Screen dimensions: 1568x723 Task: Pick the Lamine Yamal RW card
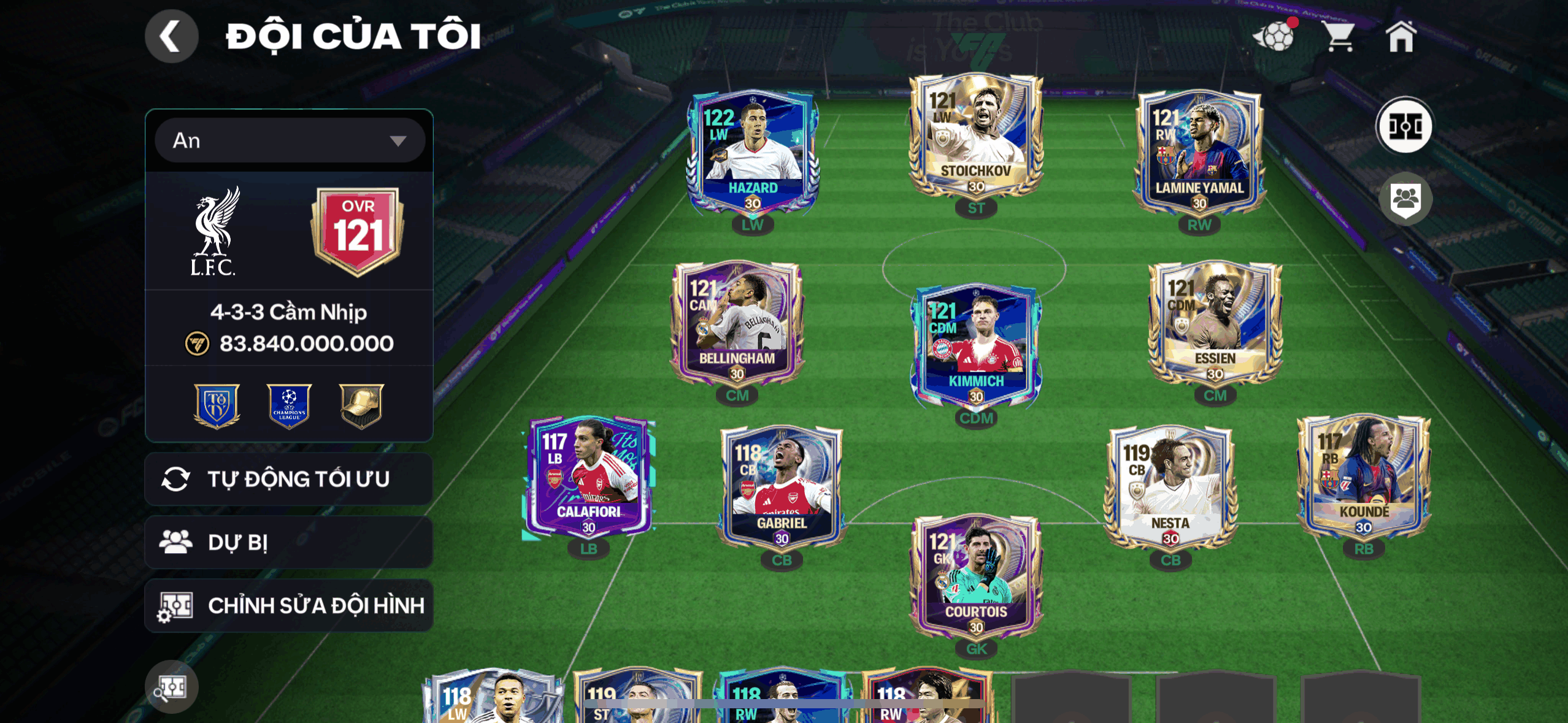pyautogui.click(x=1199, y=153)
